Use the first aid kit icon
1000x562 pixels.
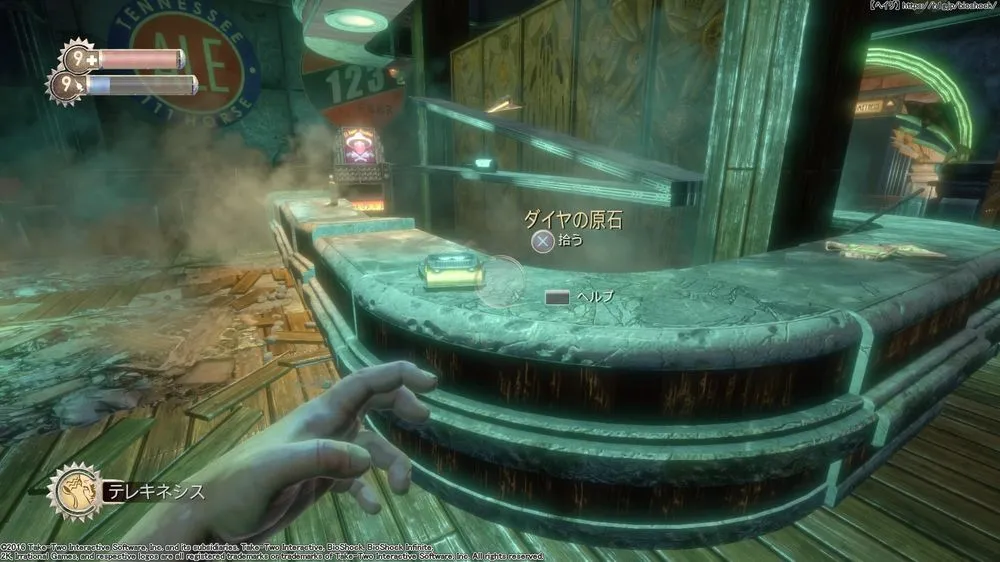point(77,59)
